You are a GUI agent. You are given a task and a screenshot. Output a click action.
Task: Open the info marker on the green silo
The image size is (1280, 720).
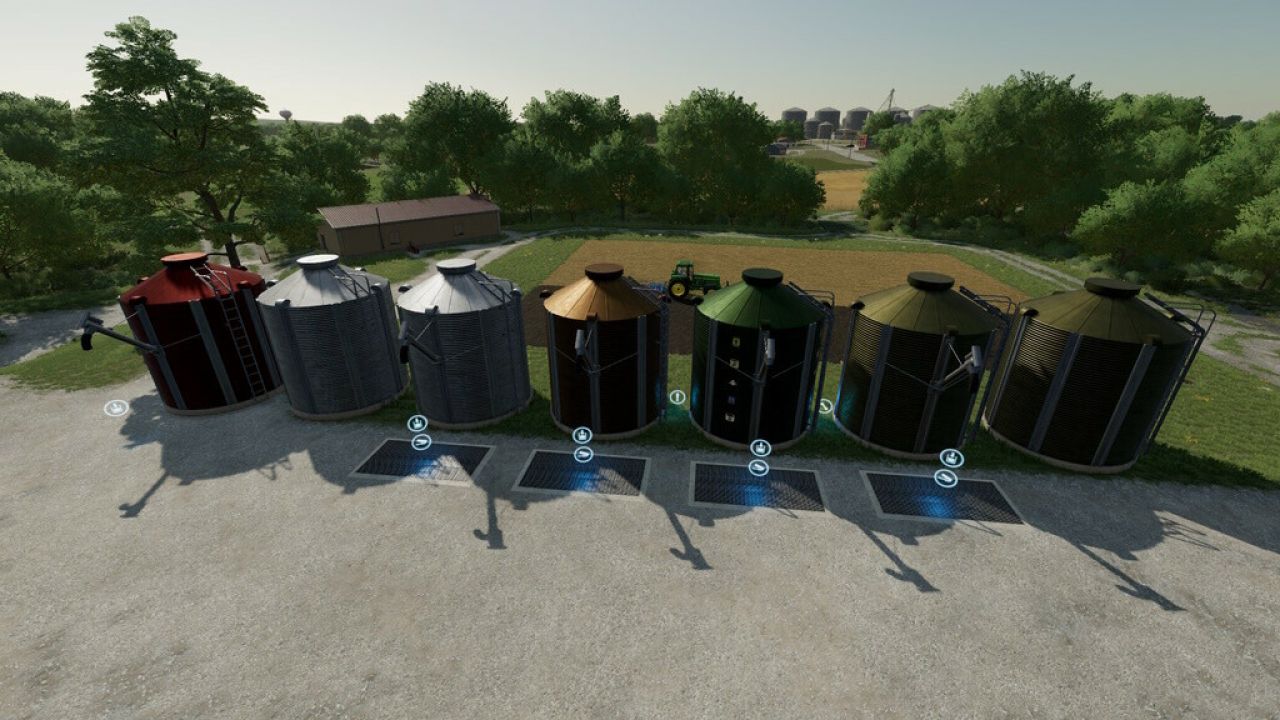coord(677,396)
